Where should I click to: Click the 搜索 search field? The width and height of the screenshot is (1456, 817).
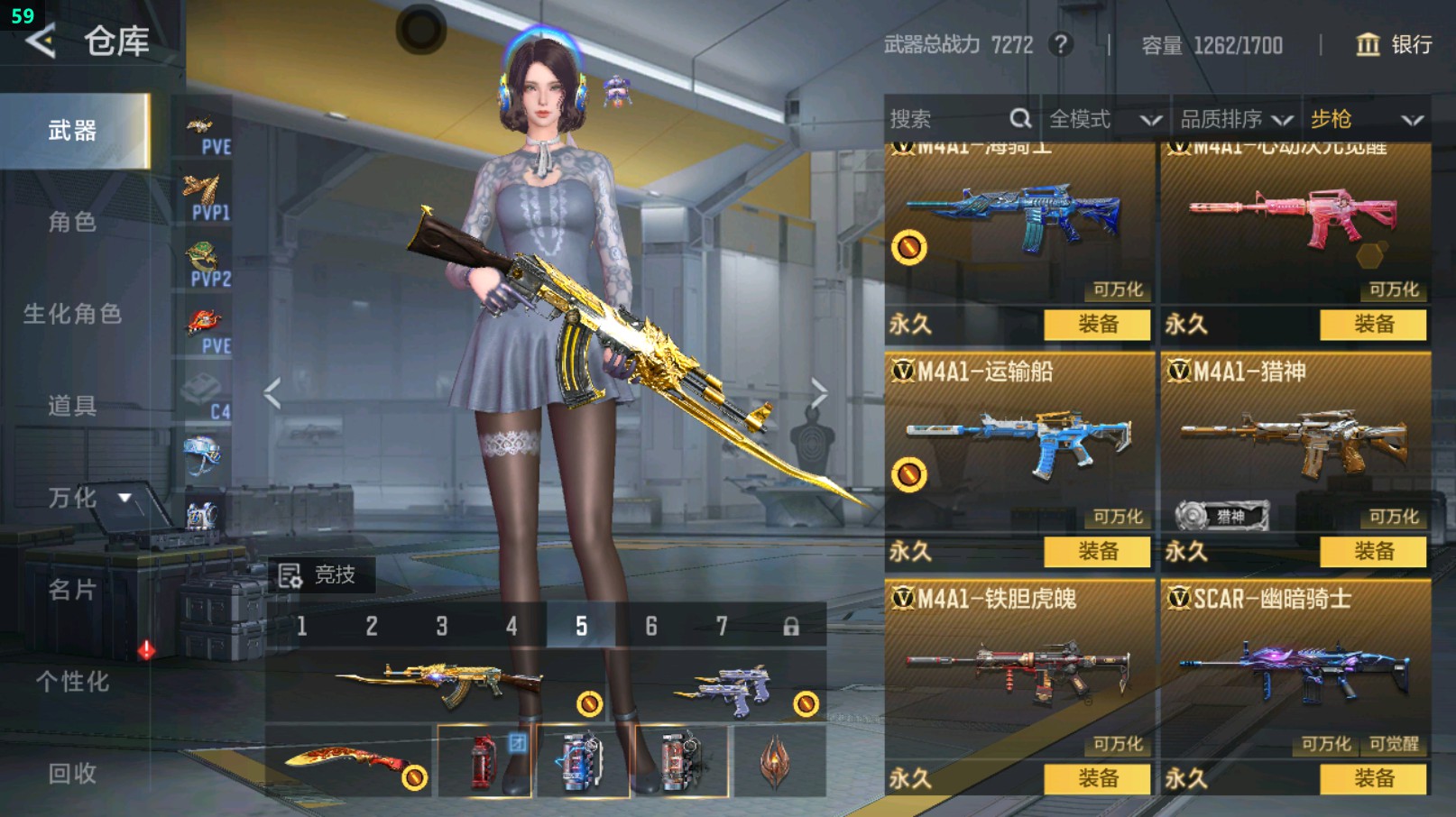coord(947,119)
